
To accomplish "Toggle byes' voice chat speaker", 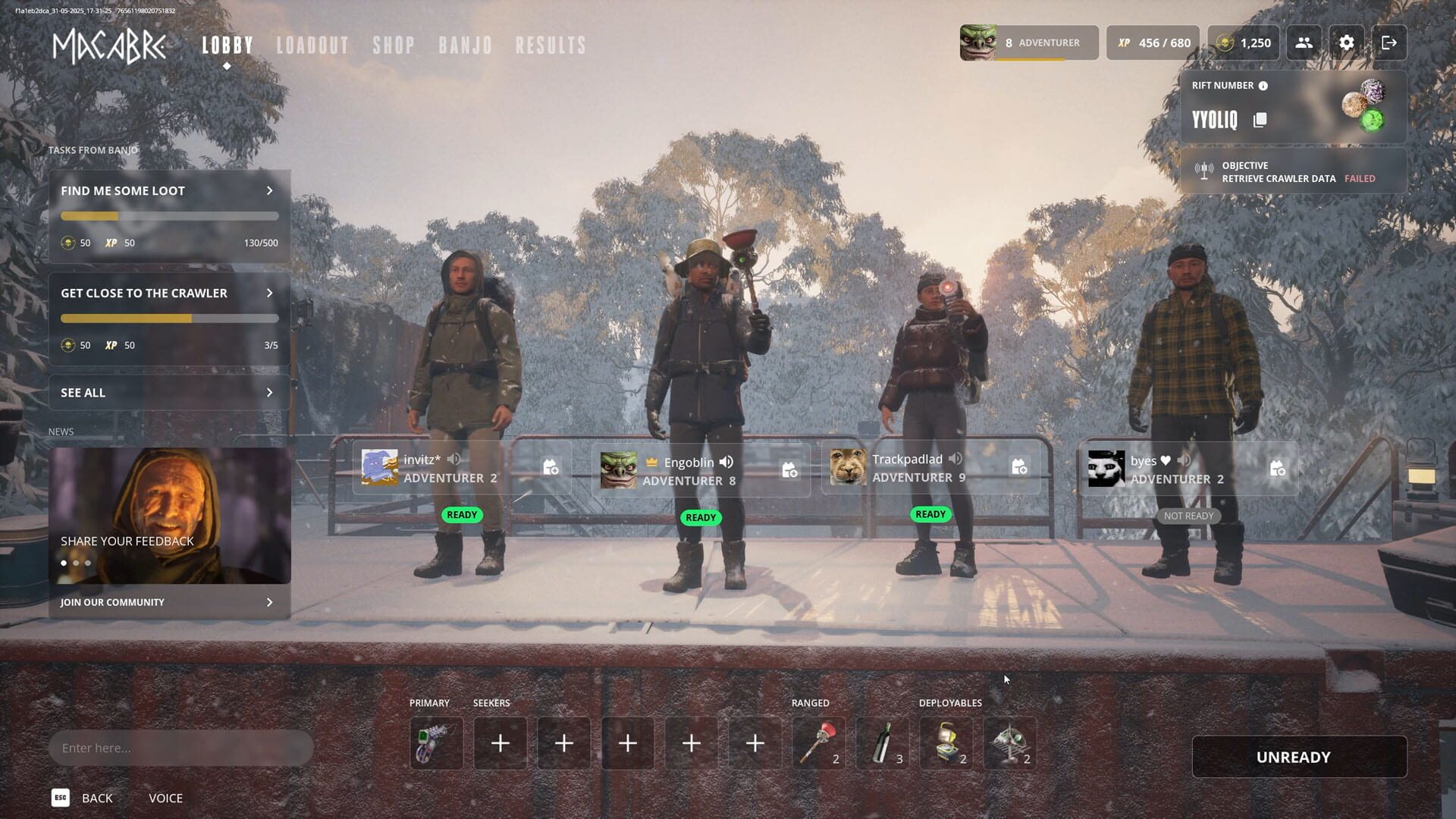I will pos(1185,460).
